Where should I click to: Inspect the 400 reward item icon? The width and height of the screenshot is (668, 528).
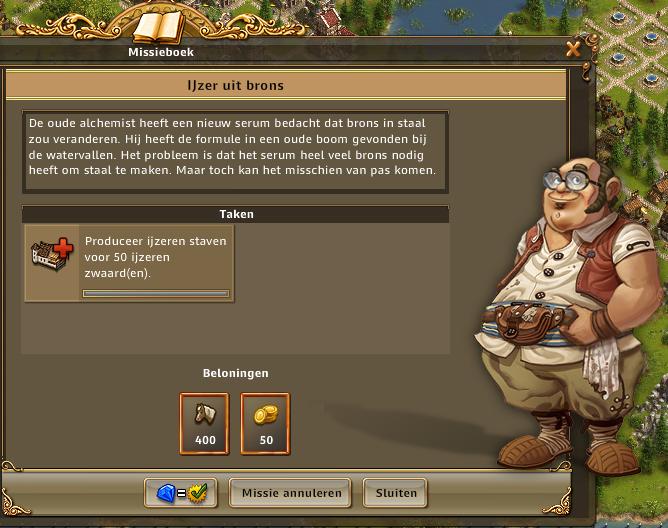204,420
